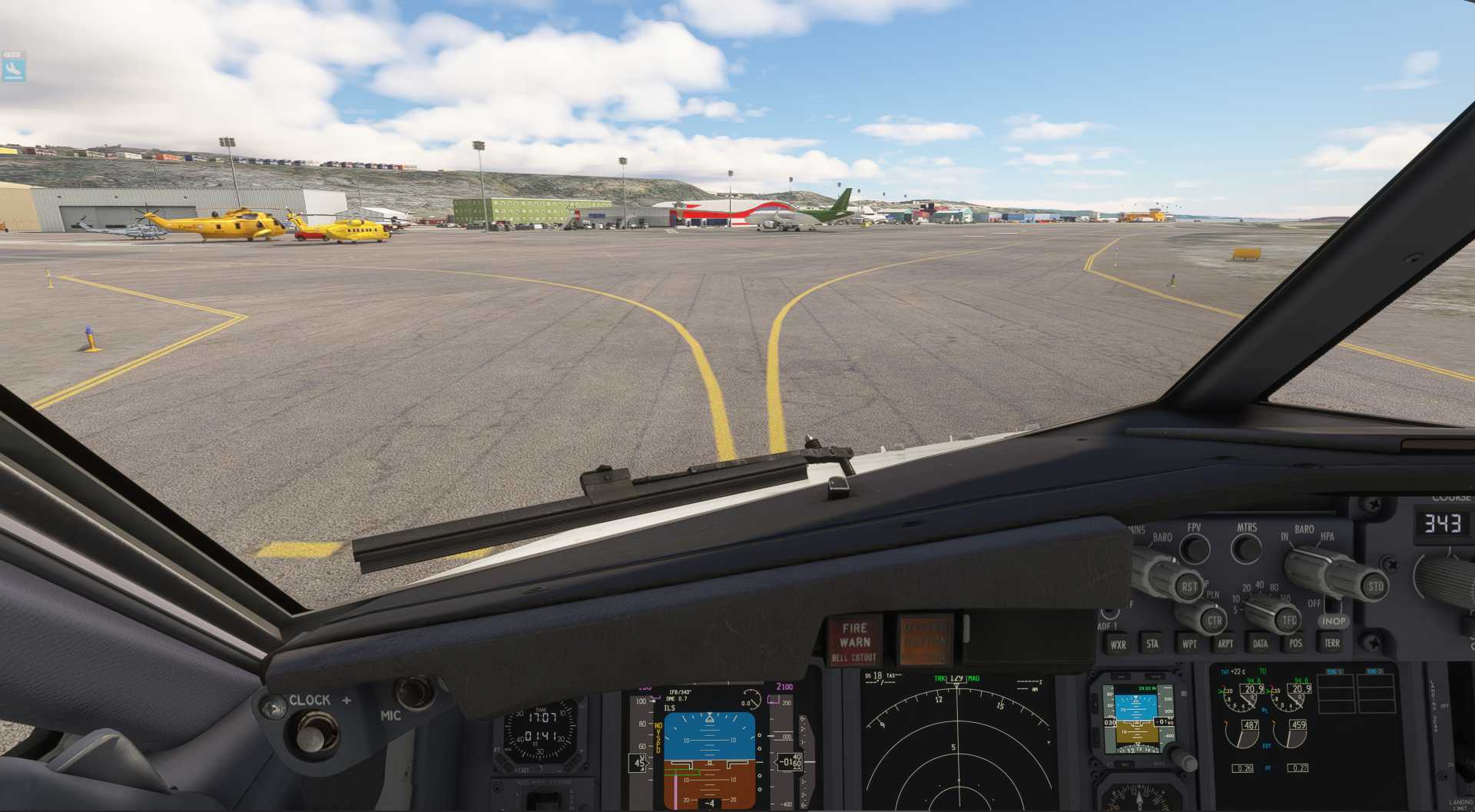1475x812 pixels.
Task: Show waypoints with the WPT button
Action: point(1190,645)
